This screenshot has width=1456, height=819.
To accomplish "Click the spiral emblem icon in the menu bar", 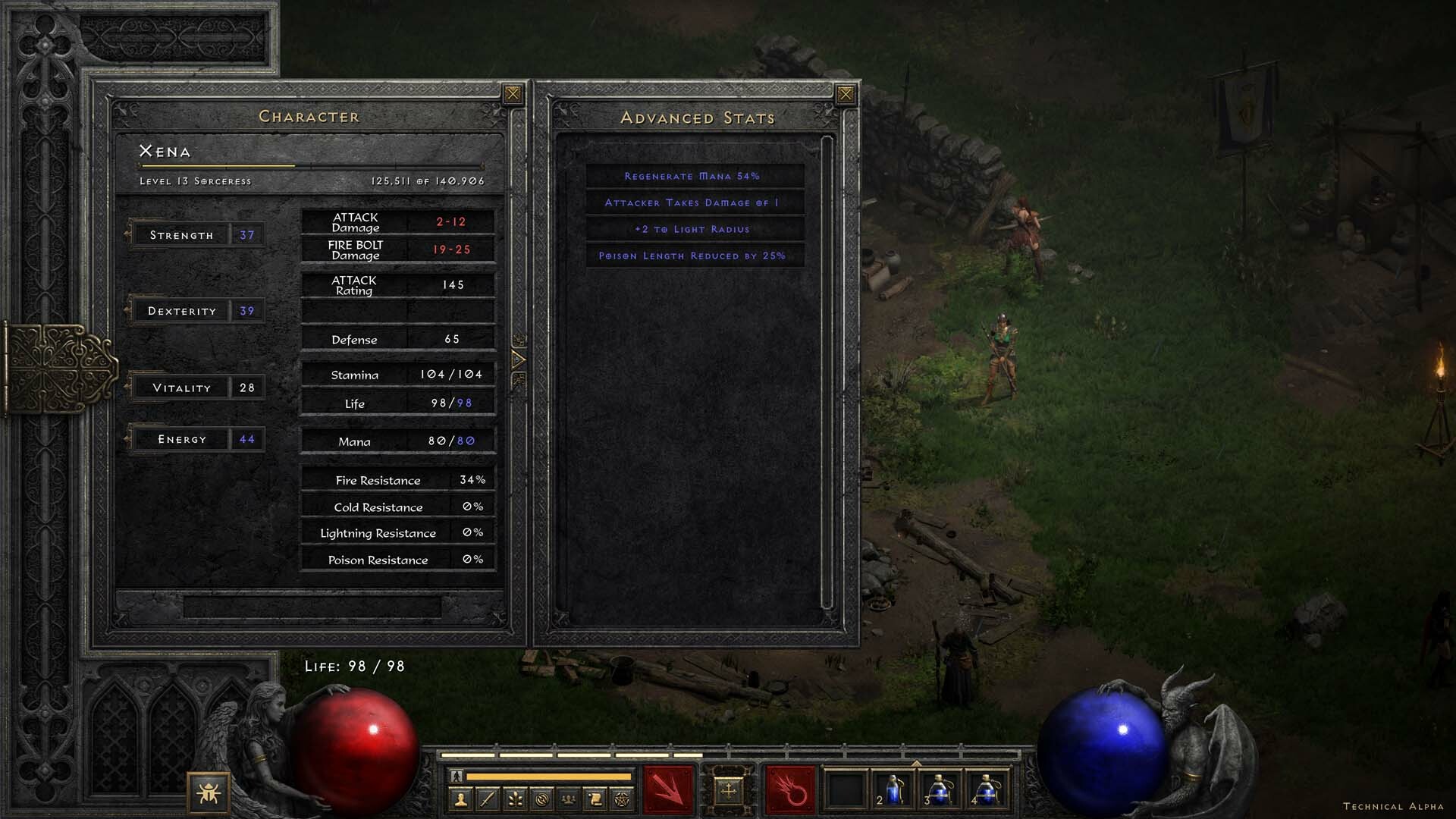I will [x=542, y=800].
